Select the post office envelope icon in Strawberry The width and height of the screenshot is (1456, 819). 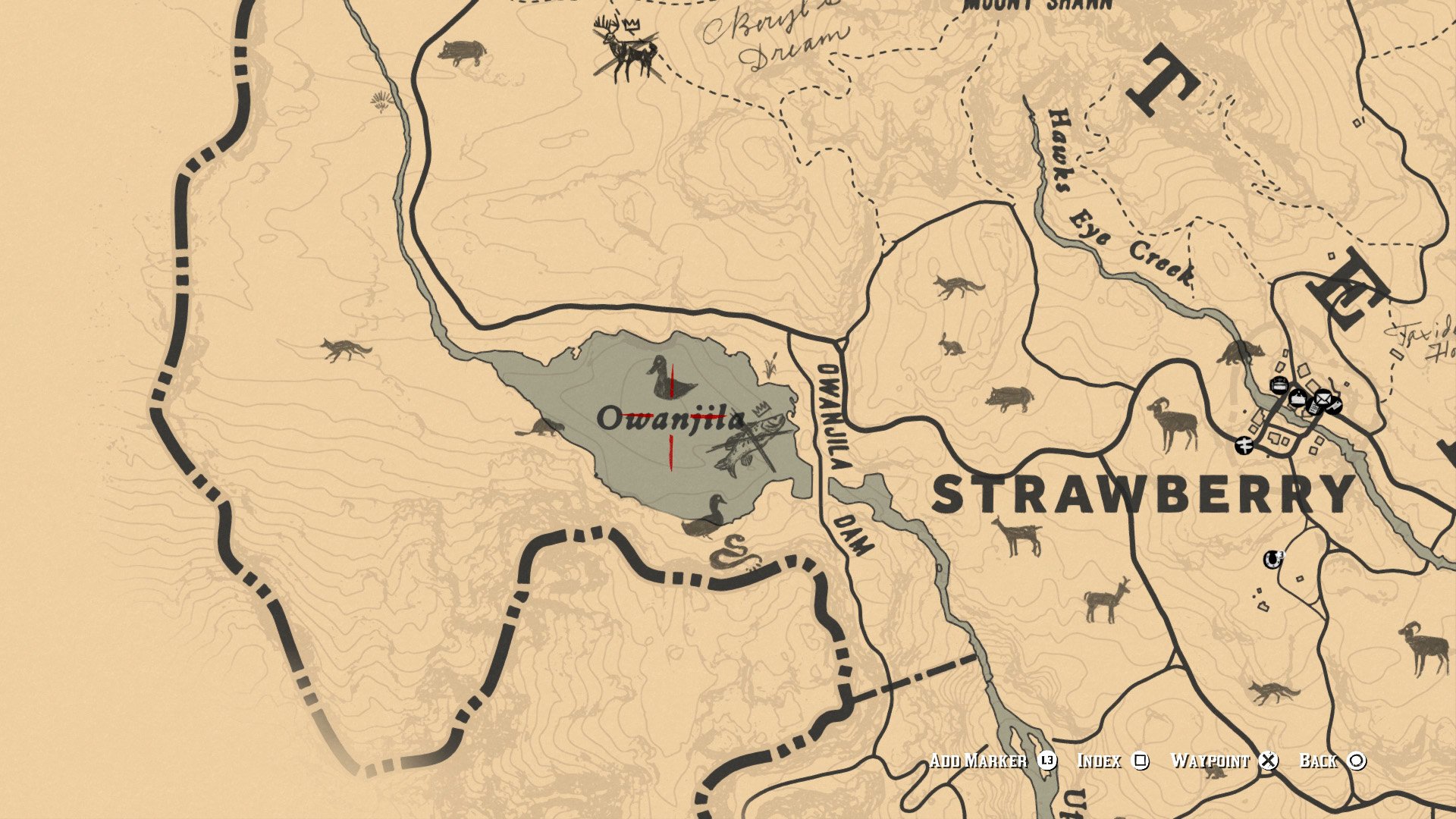point(1322,398)
